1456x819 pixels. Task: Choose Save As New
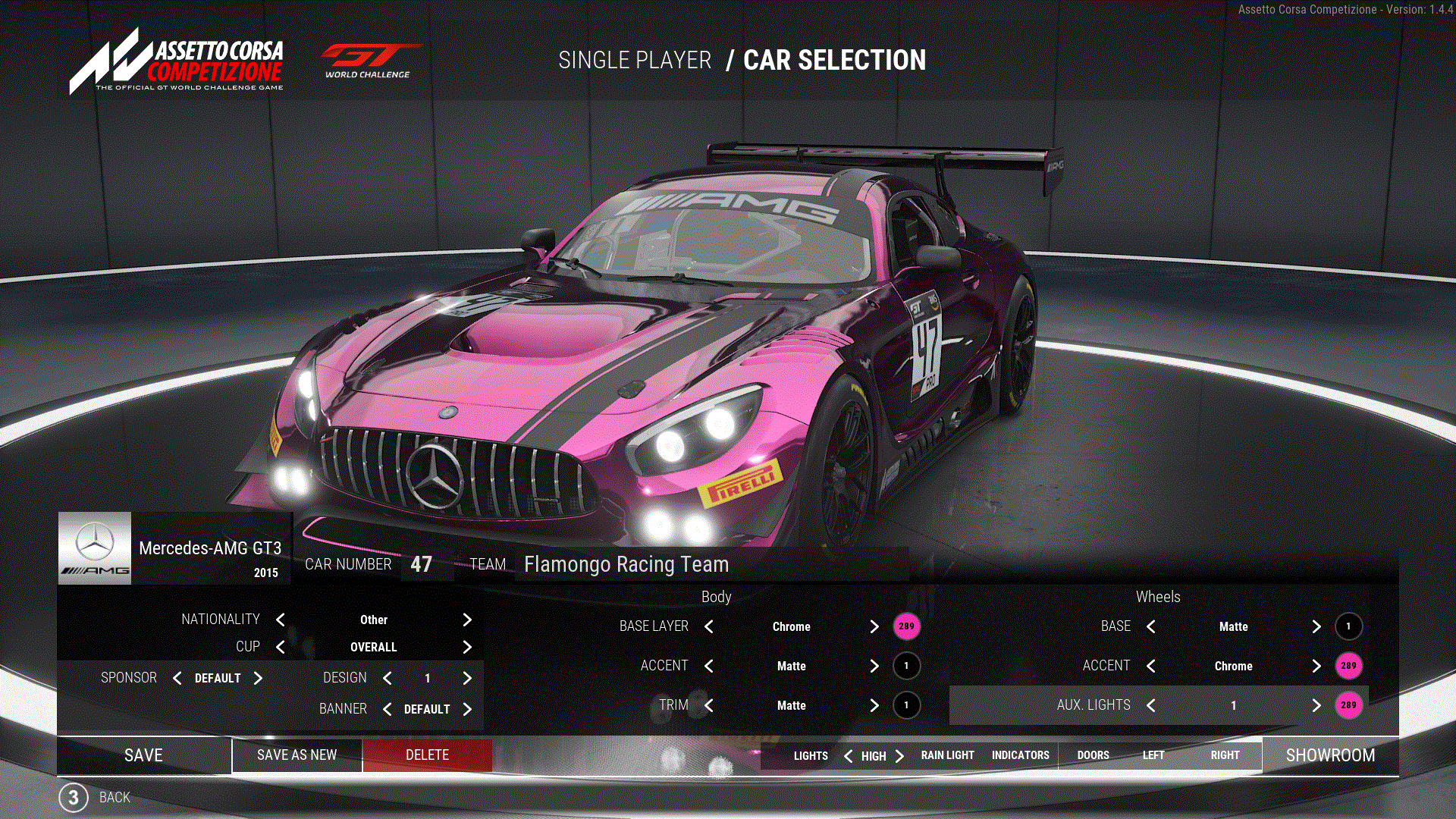point(297,755)
